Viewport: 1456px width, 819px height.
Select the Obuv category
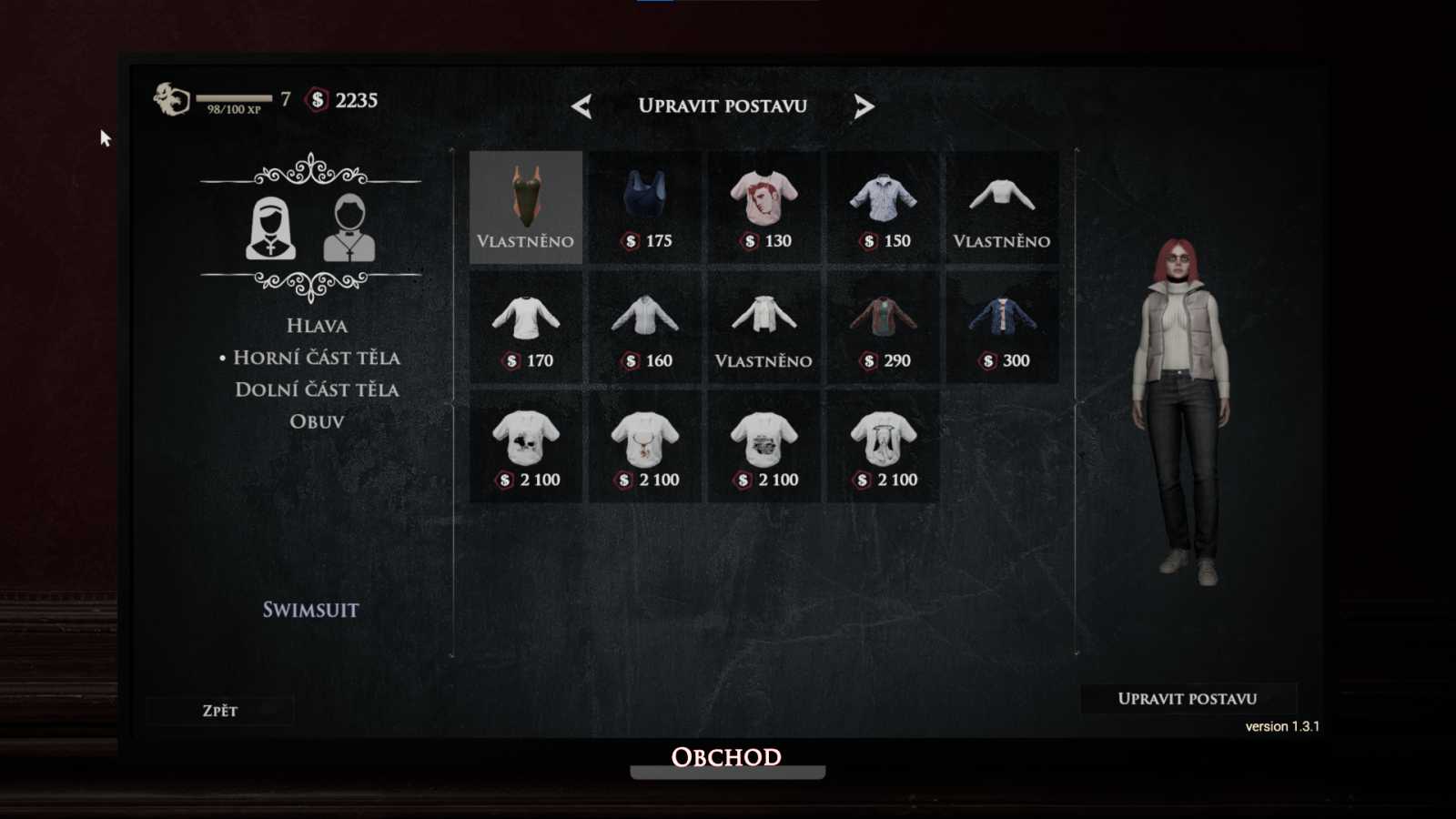[315, 420]
